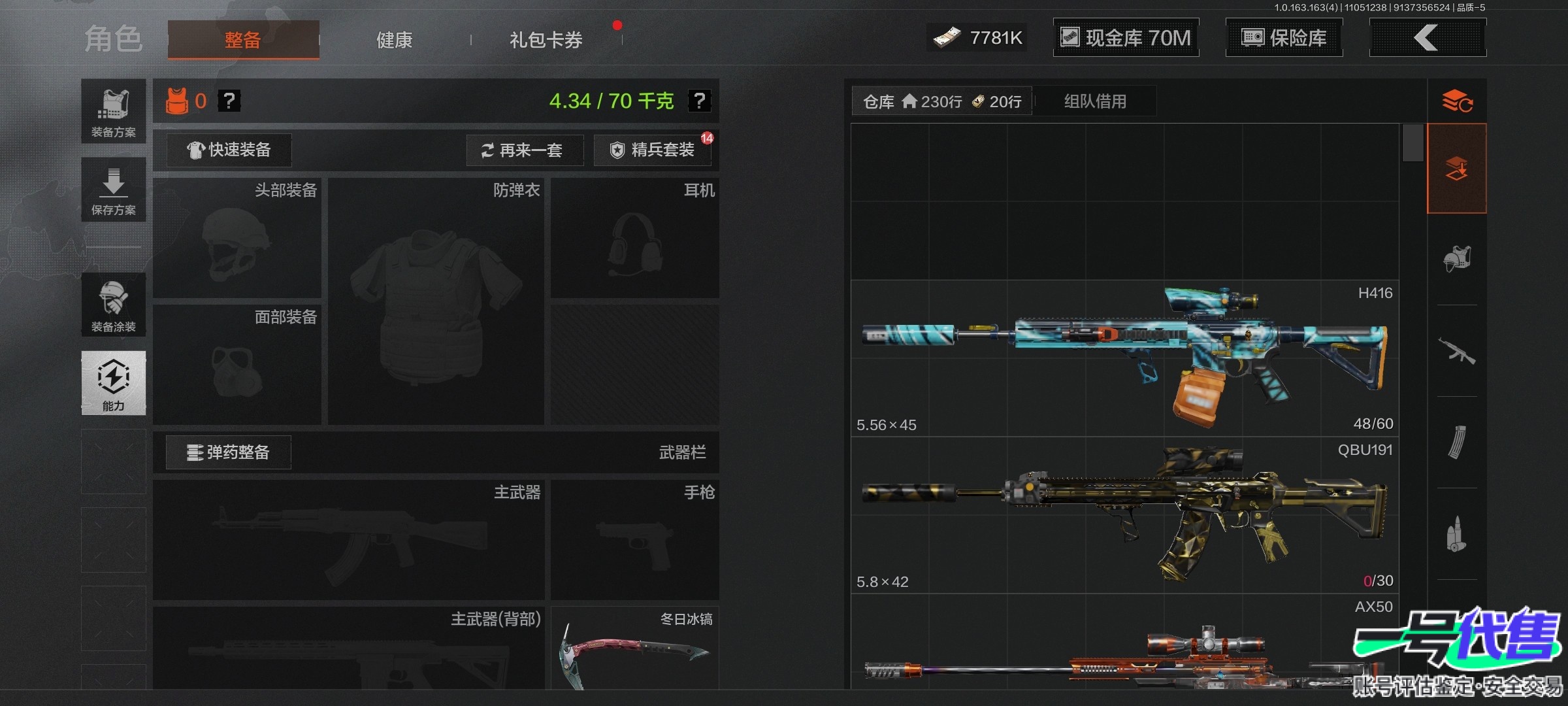
Task: Click the weight limit question mark help
Action: 699,101
